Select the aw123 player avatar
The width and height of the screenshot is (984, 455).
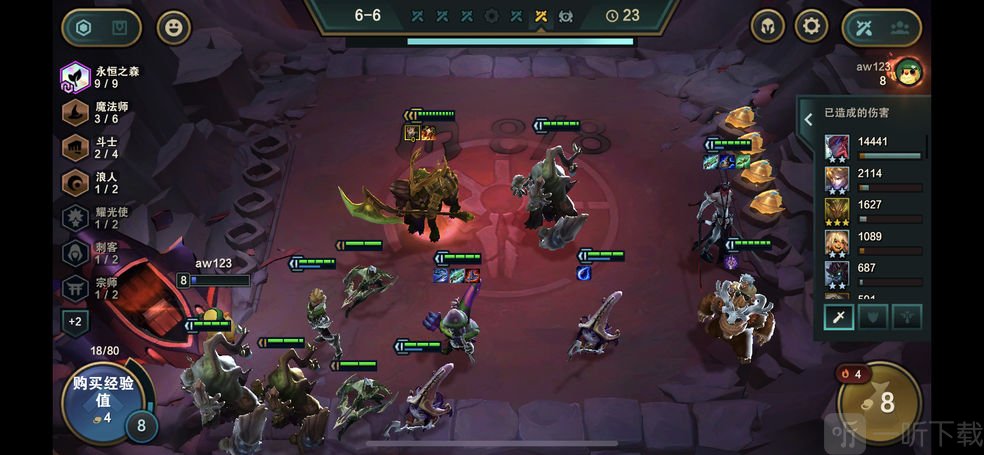(x=909, y=72)
